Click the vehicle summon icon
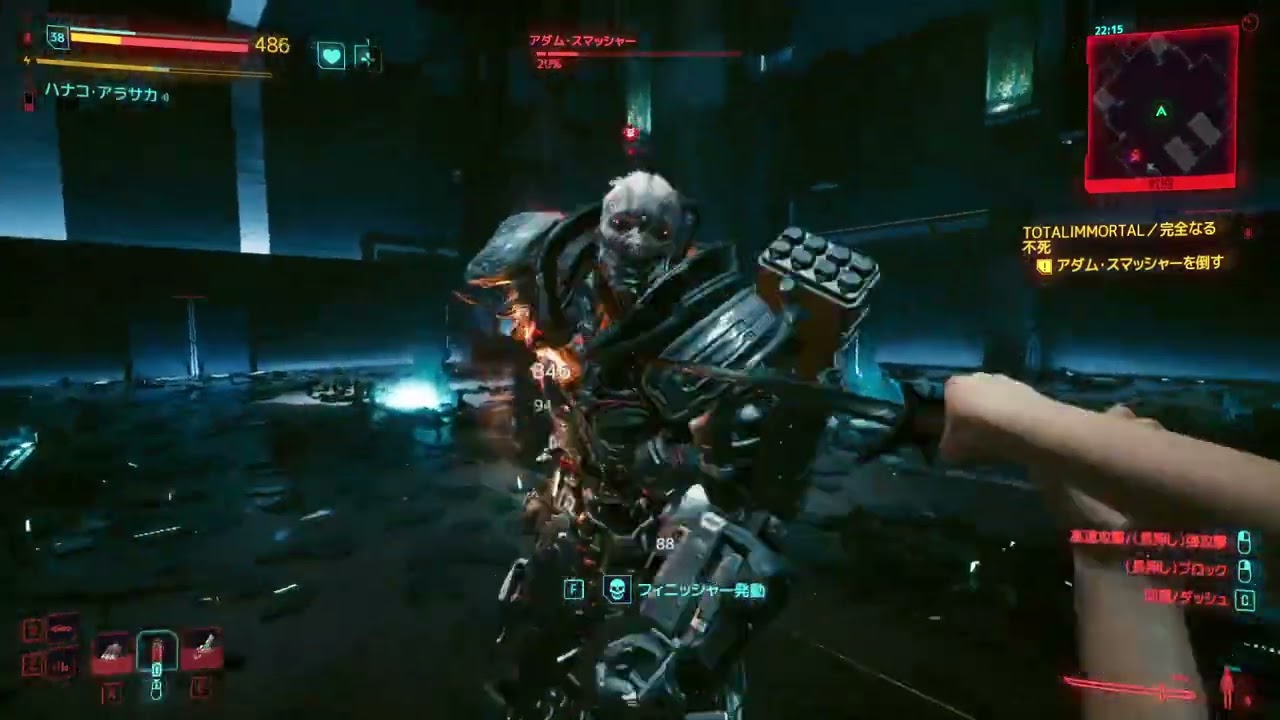 pos(62,630)
